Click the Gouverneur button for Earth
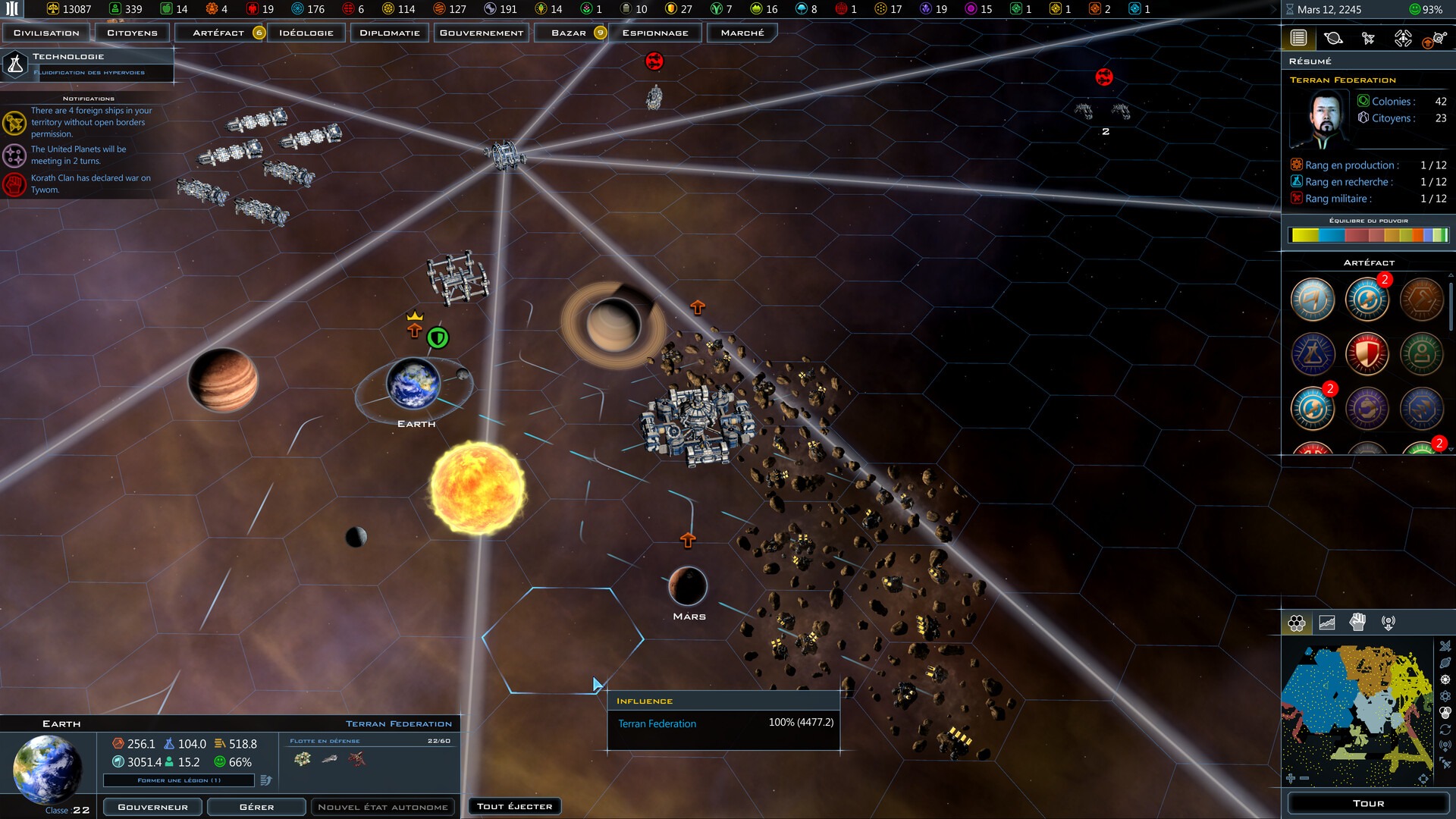Image resolution: width=1456 pixels, height=819 pixels. (152, 807)
